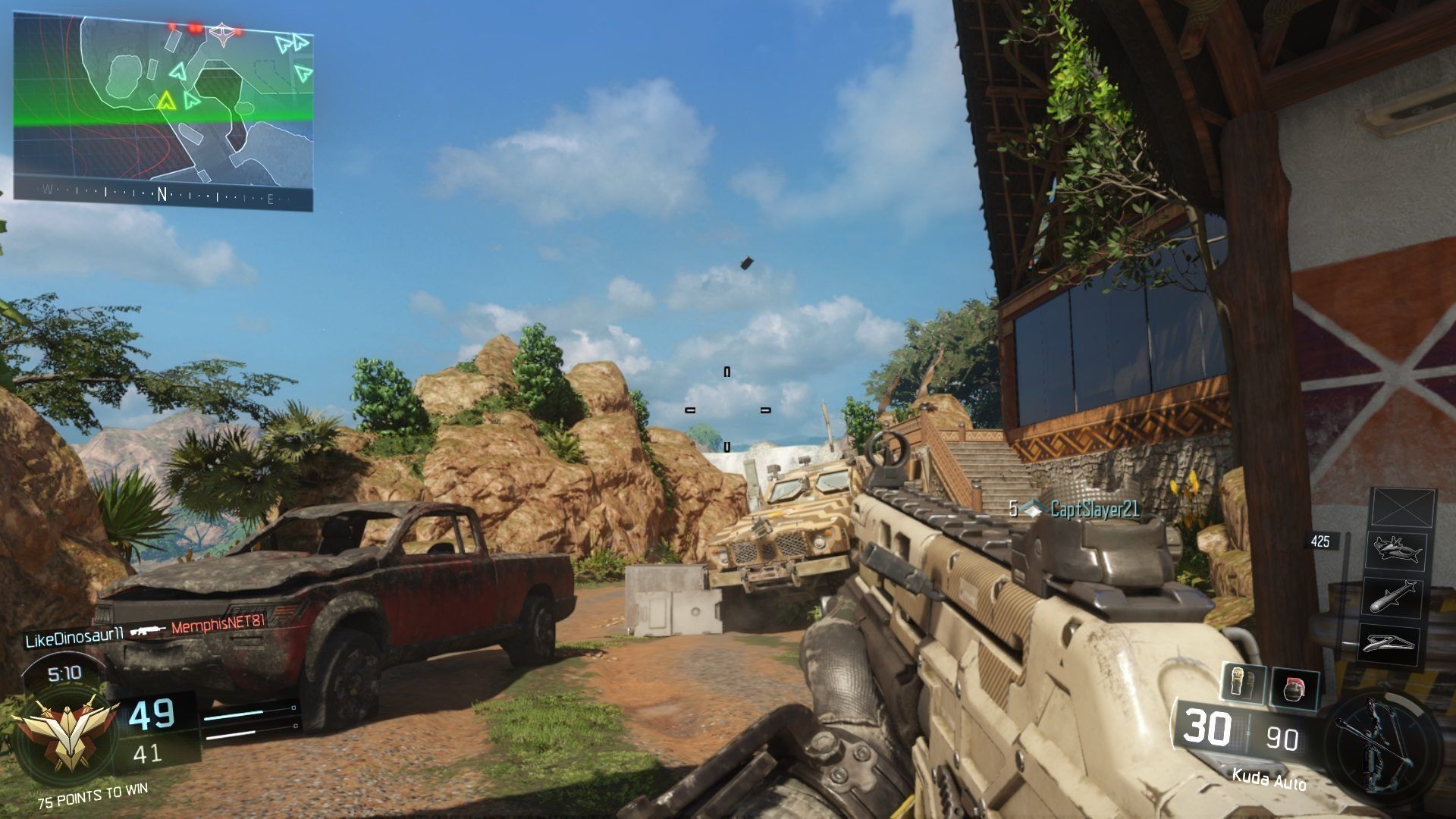Screen dimensions: 1456x819
Task: Select the yellow player arrow on the minimap
Action: [165, 100]
